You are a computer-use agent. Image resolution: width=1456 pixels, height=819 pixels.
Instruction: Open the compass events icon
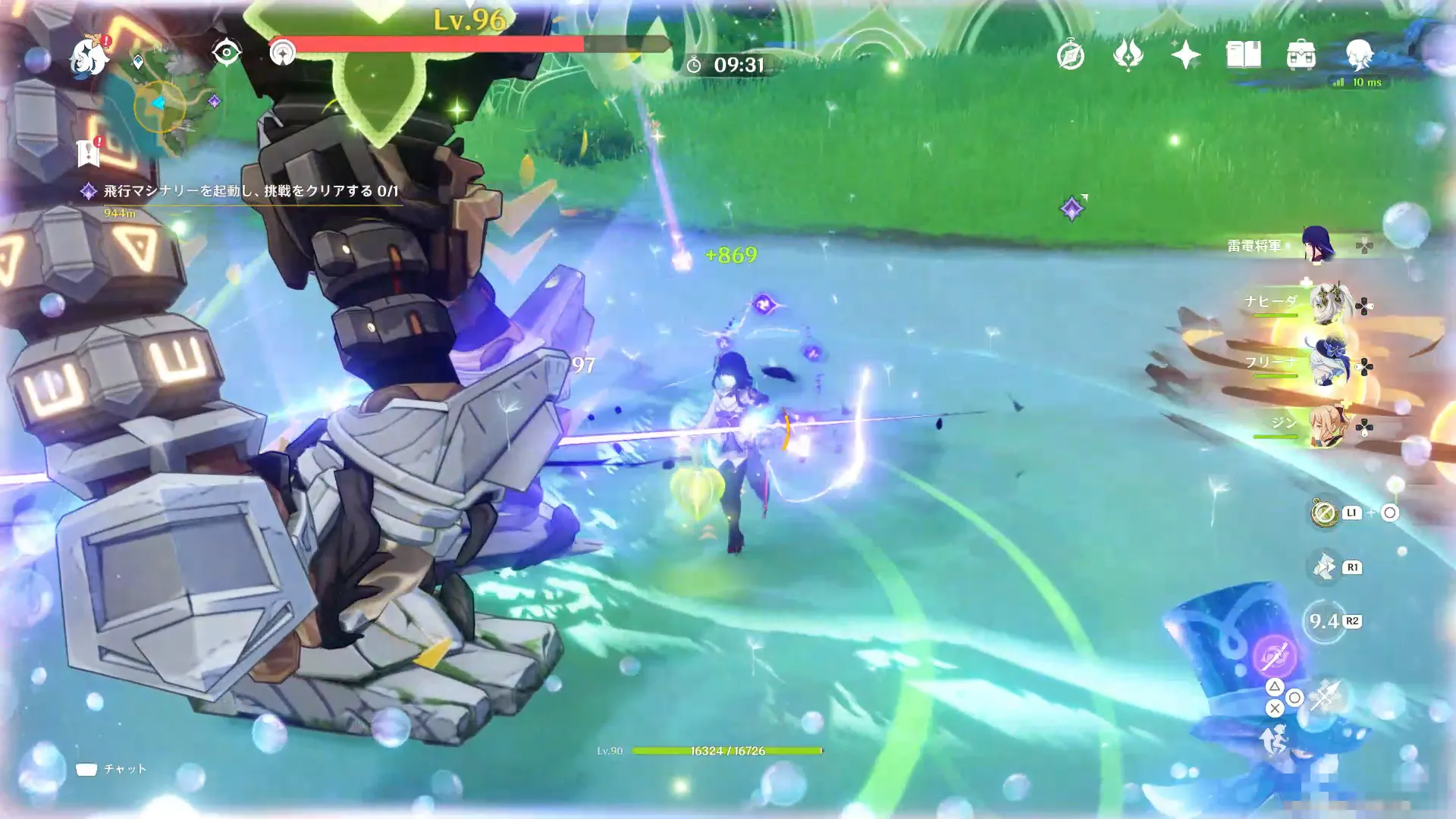click(1070, 55)
